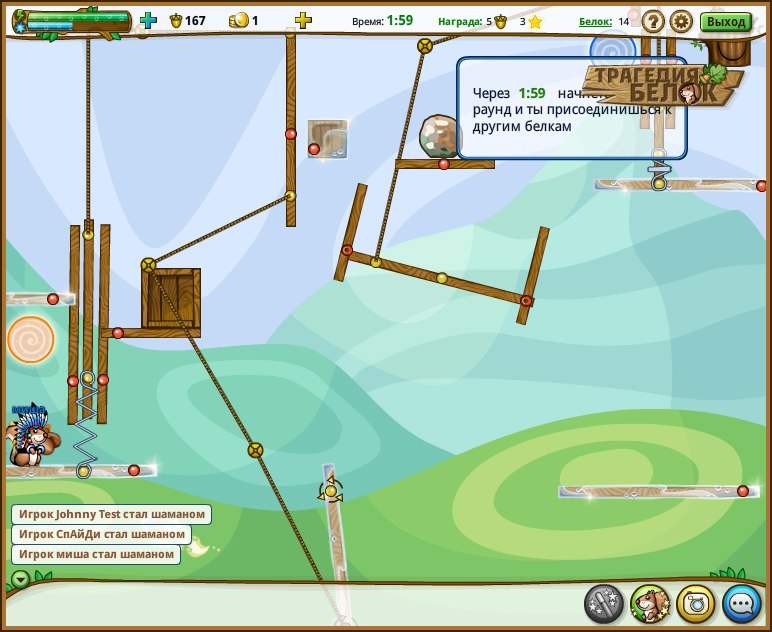This screenshot has height=632, width=772.
Task: Open settings with the gear icon
Action: click(681, 21)
